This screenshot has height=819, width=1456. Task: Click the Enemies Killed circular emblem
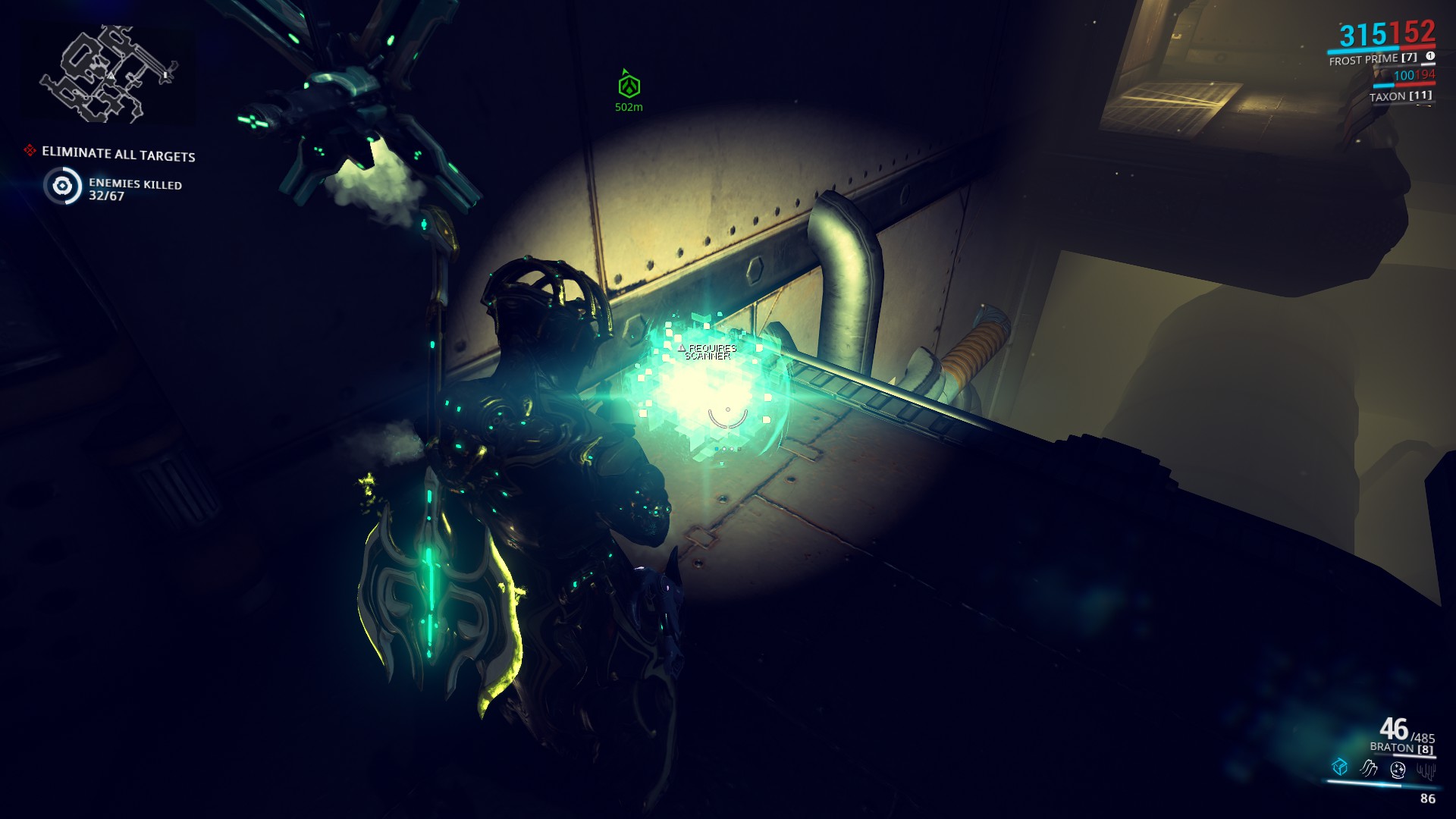point(63,185)
